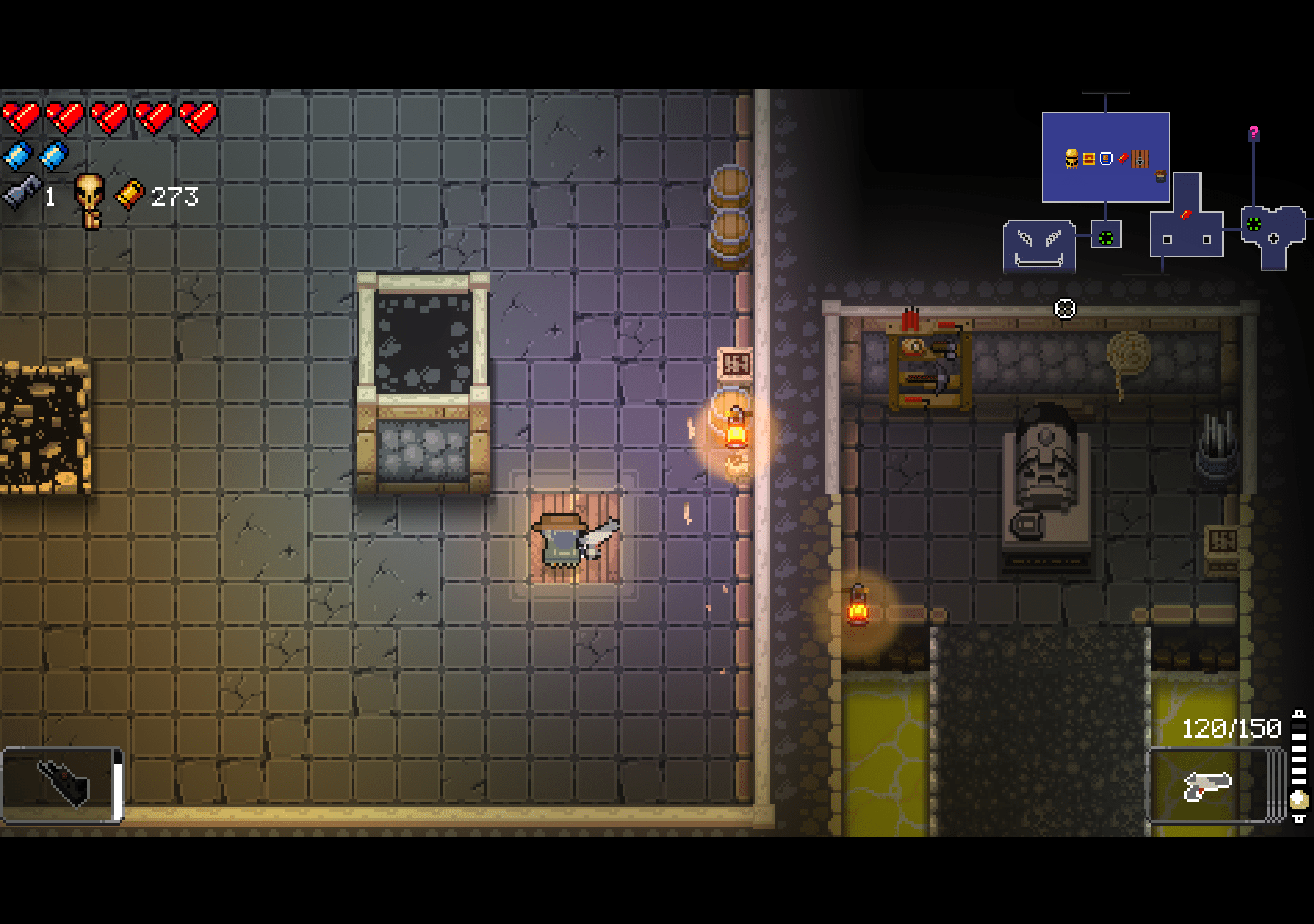Click the pink question mark marking the unexplored room

point(1254,133)
